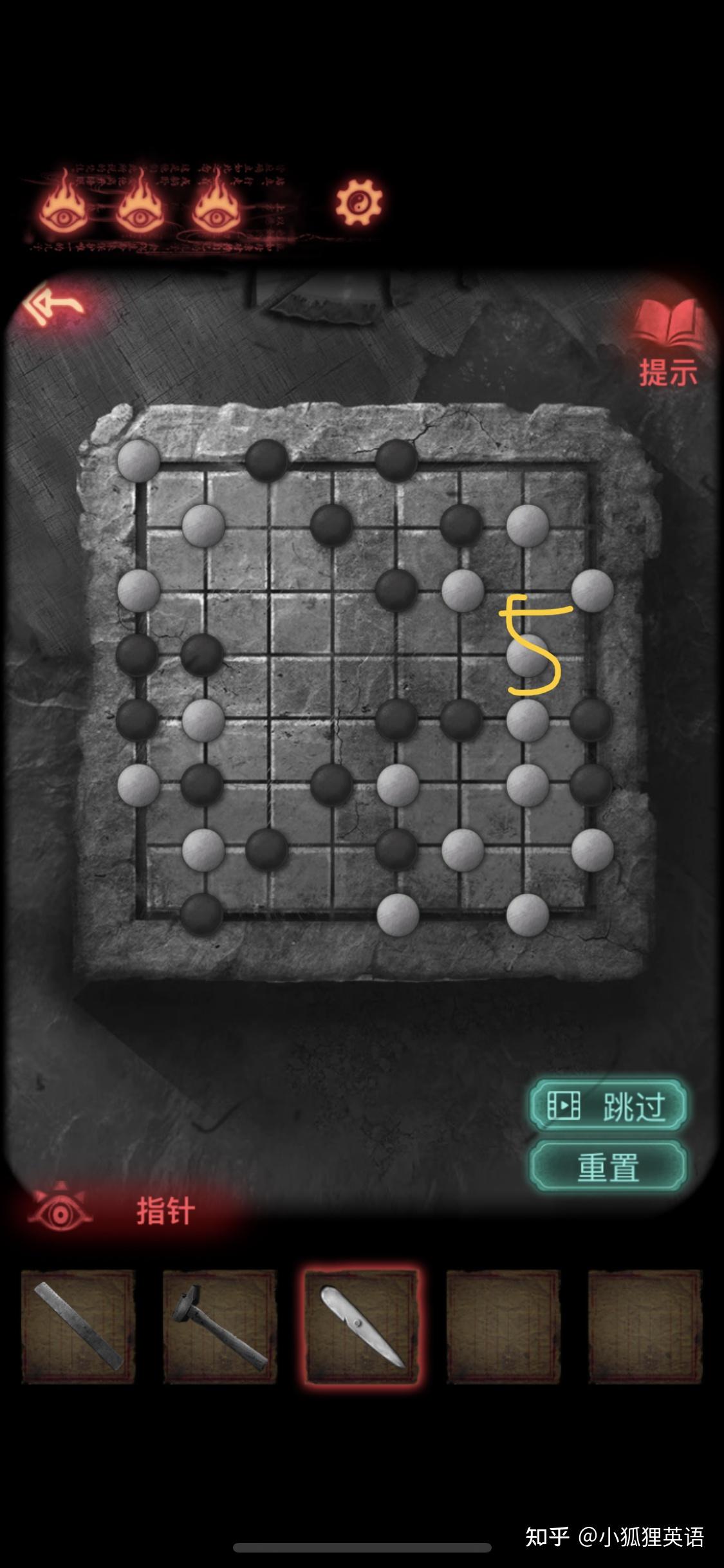
Task: Skip the puzzle with 跳过
Action: [608, 1106]
